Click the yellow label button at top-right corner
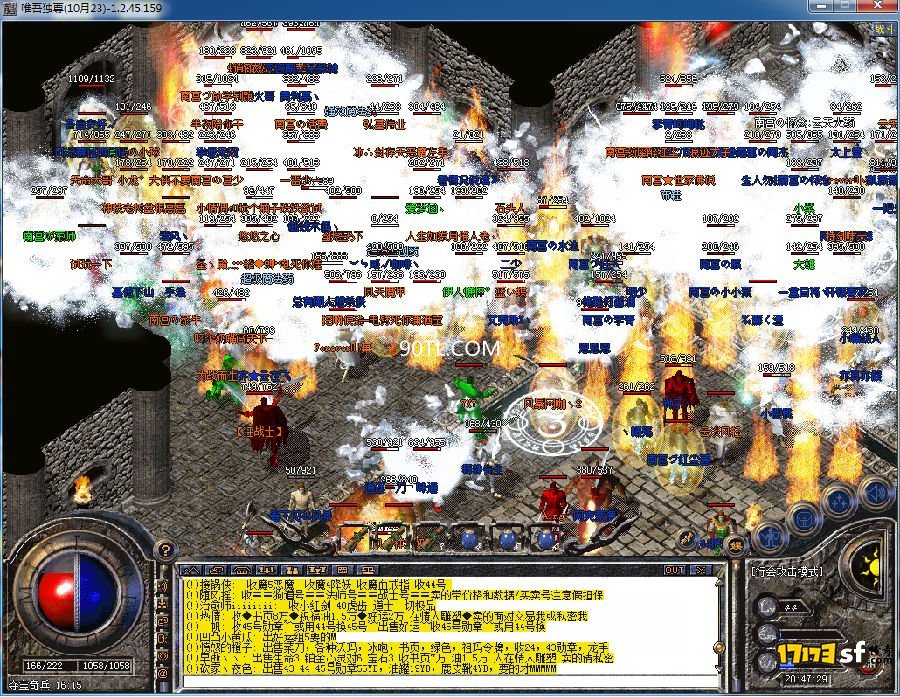The height and width of the screenshot is (697, 900). tap(884, 30)
